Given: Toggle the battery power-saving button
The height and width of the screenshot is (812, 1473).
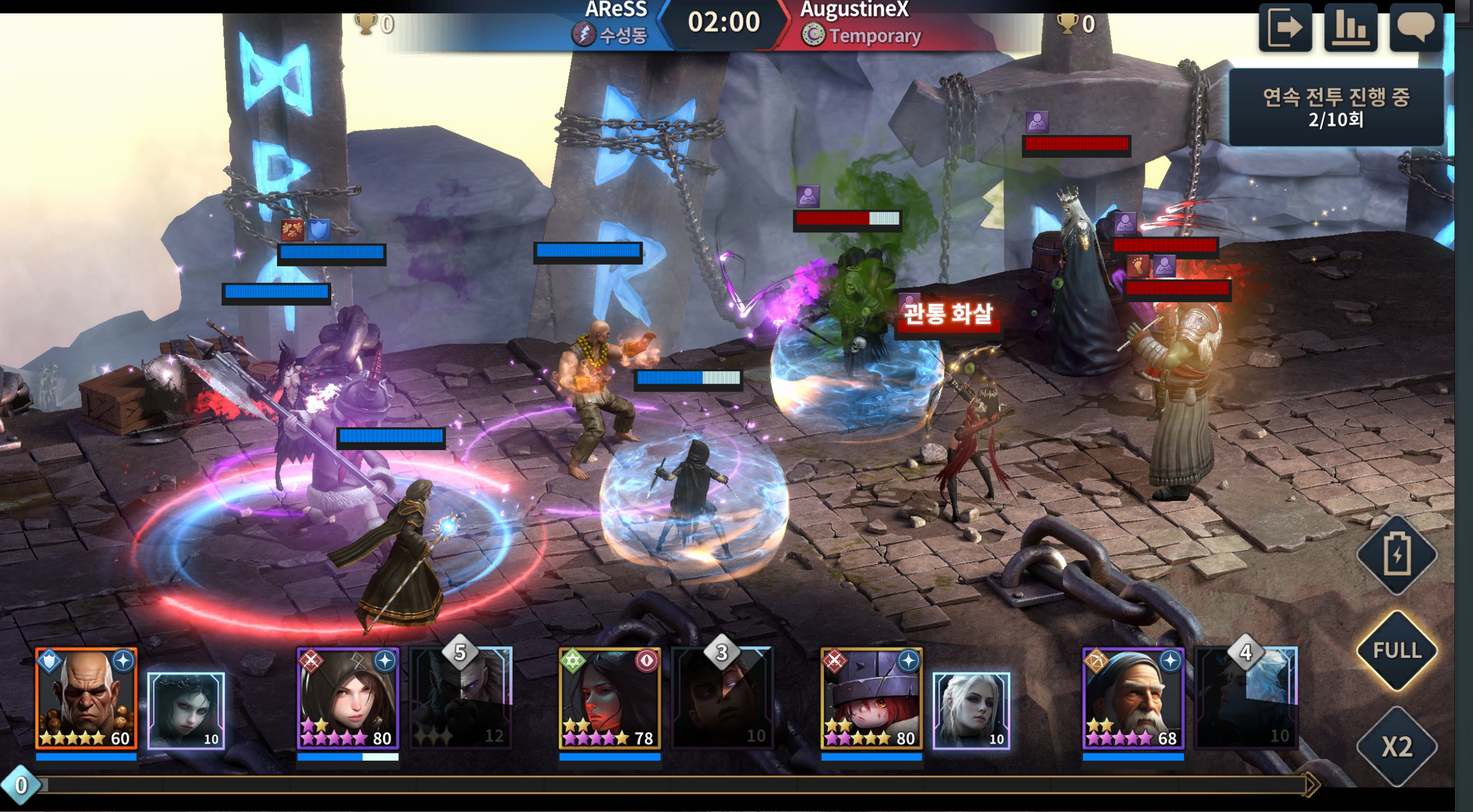Looking at the screenshot, I should point(1397,555).
